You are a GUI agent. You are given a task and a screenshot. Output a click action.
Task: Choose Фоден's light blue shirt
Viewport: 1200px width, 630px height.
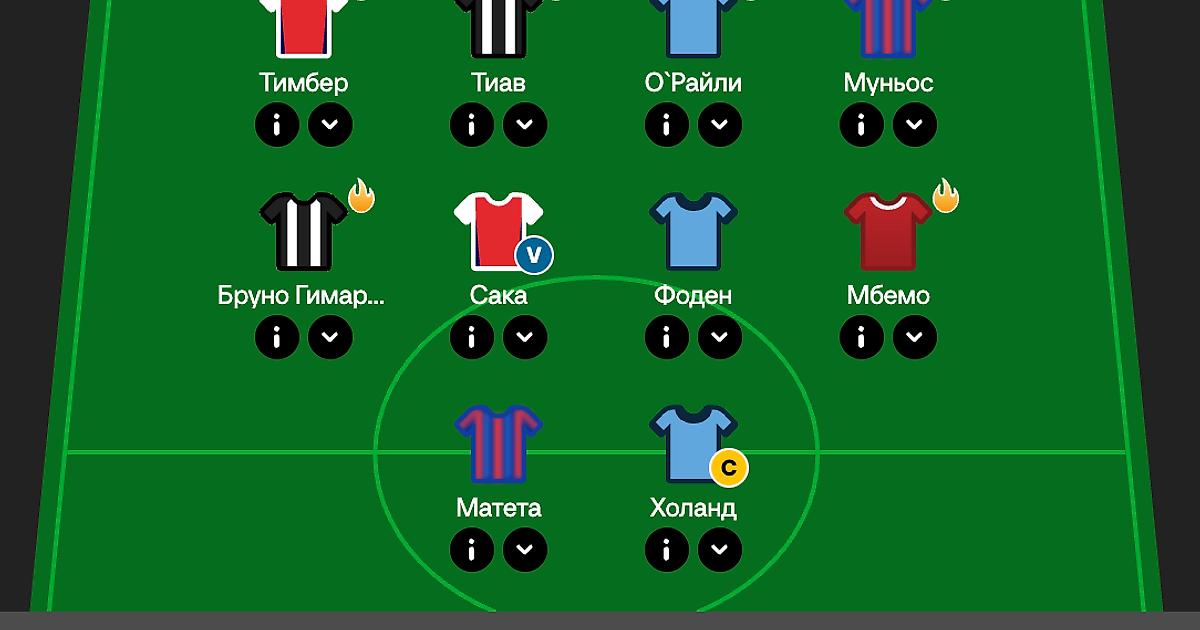[693, 231]
